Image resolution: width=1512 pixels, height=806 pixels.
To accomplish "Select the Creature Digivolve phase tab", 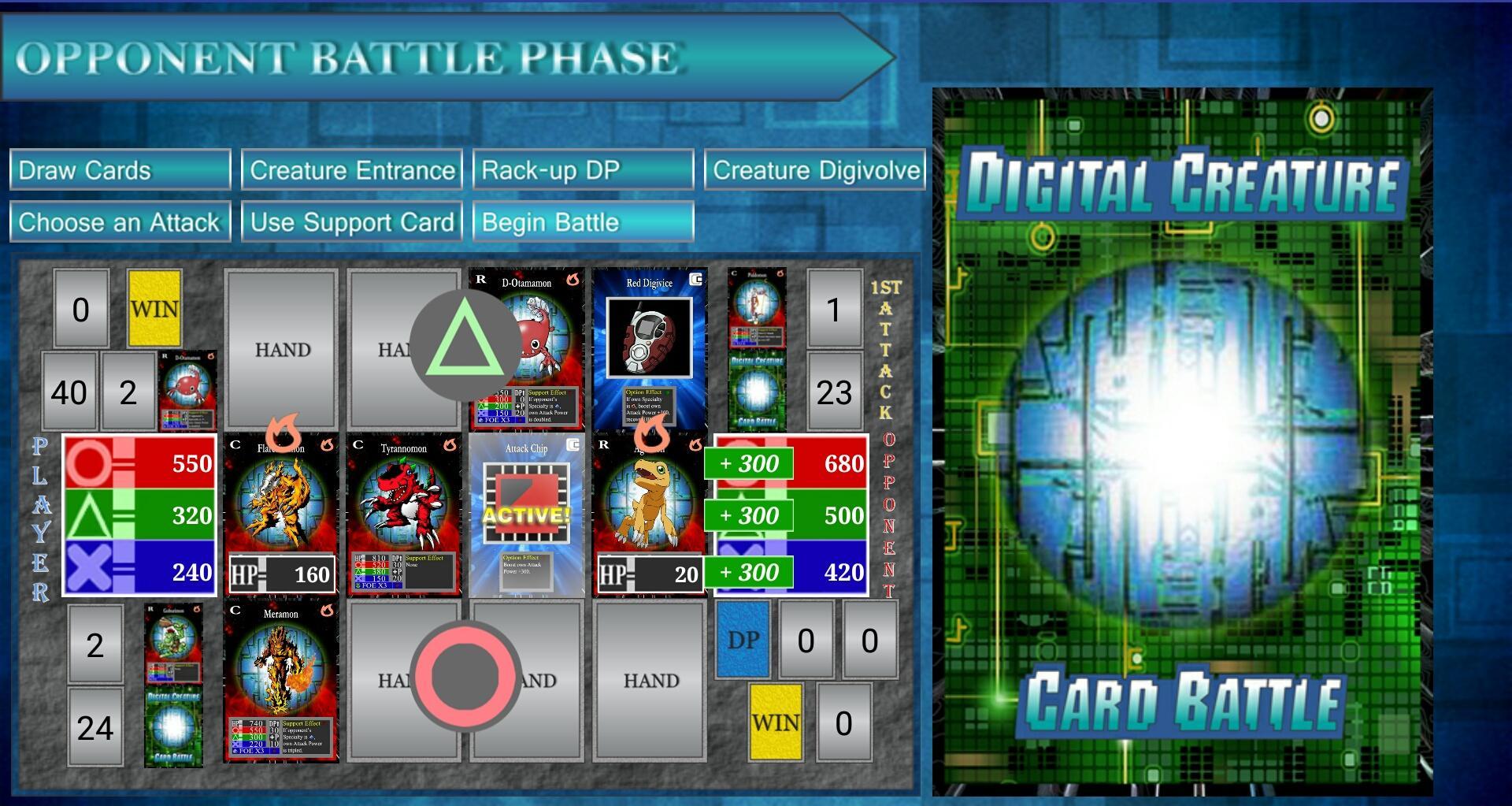I will pos(815,169).
